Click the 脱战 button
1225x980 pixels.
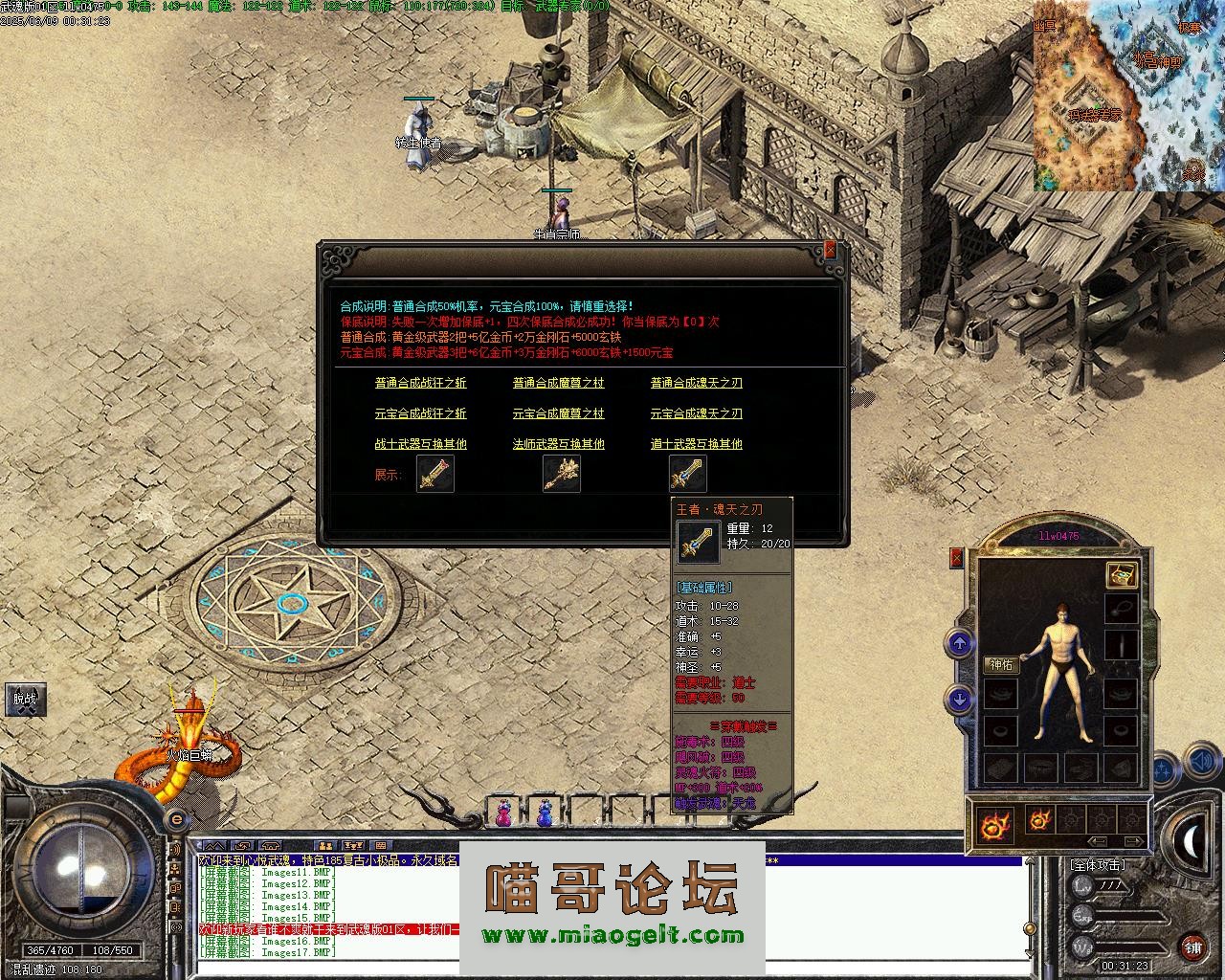(x=25, y=699)
